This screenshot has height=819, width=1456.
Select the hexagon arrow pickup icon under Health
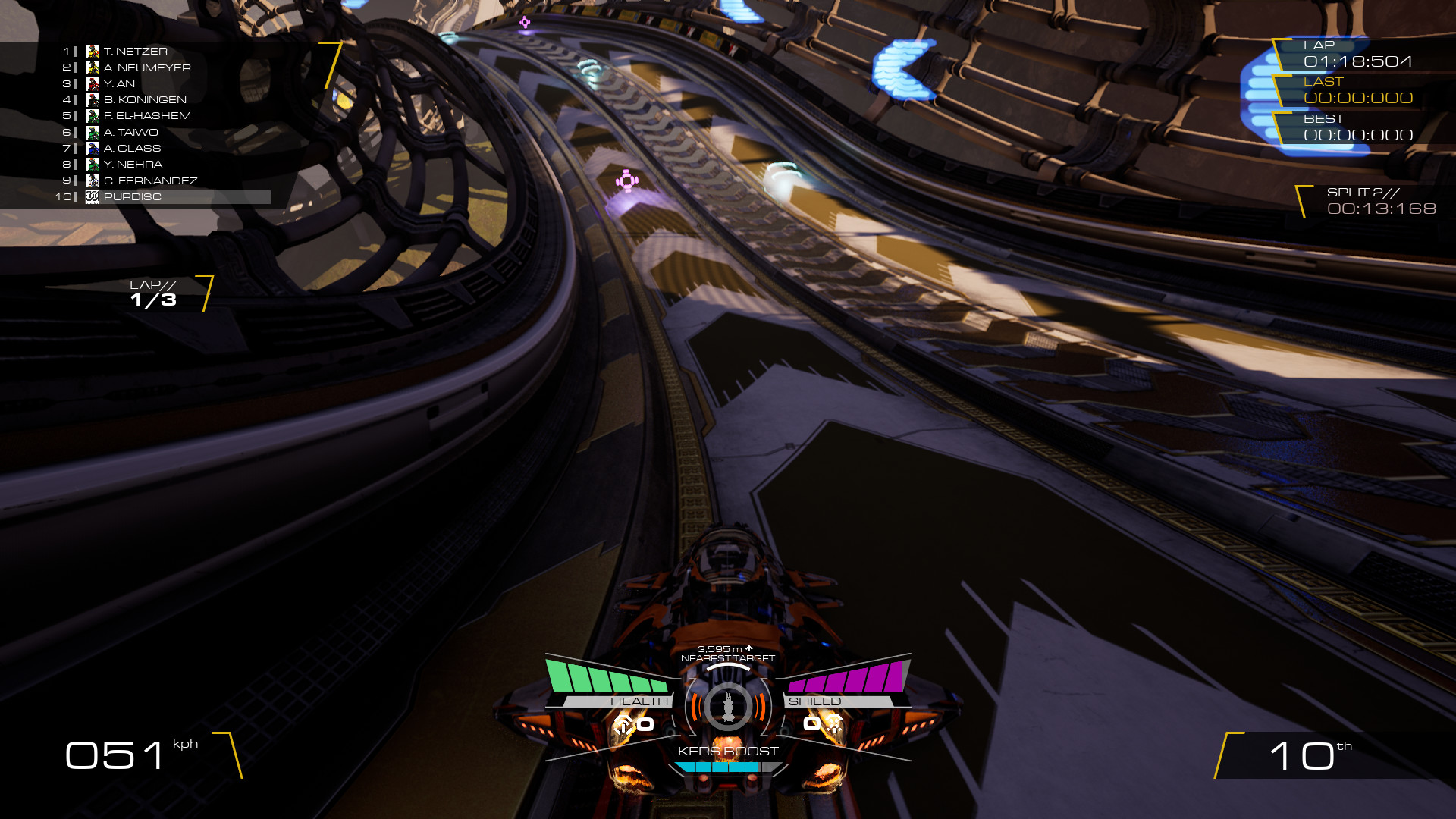point(623,725)
